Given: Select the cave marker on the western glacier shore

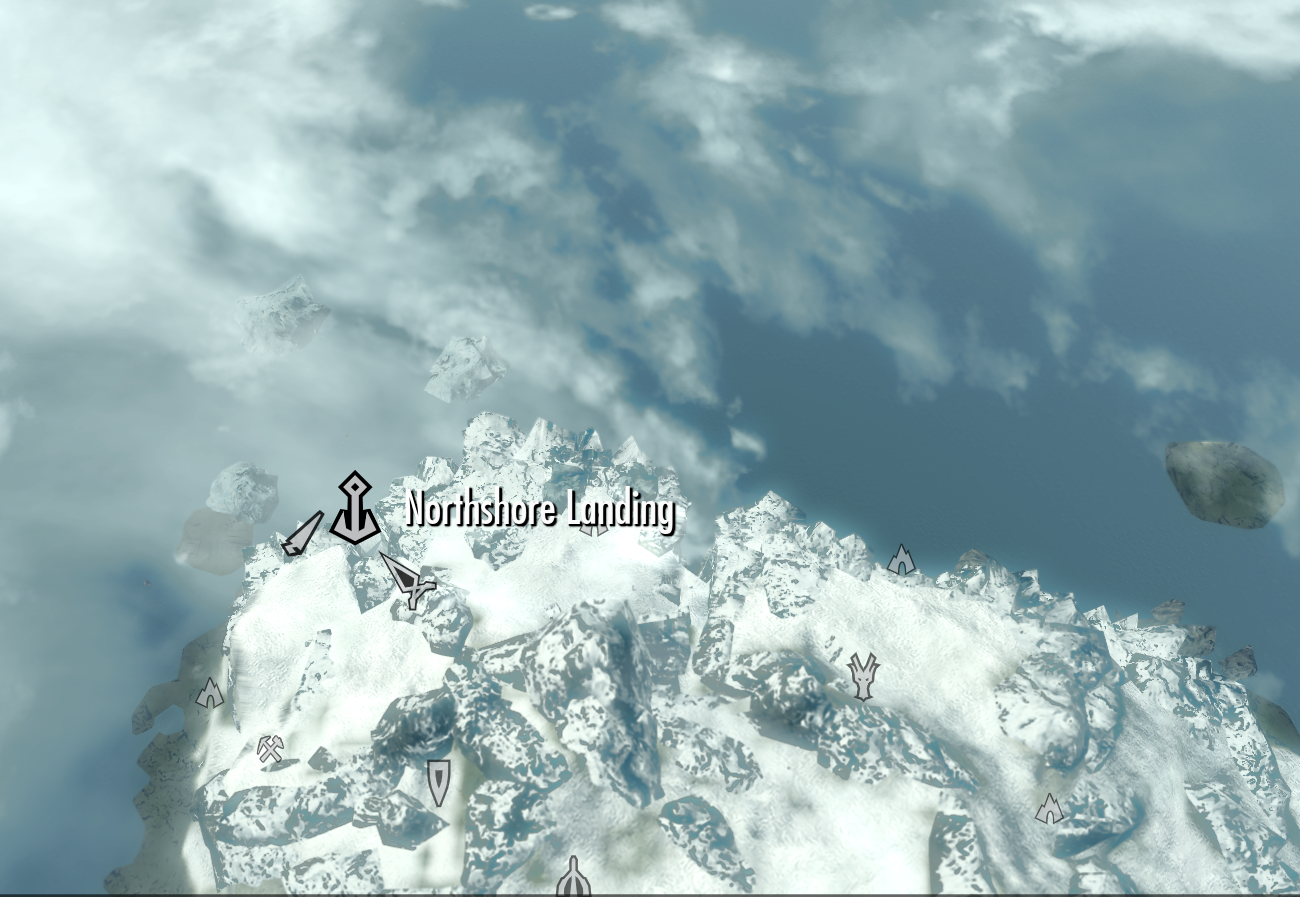Looking at the screenshot, I should [x=210, y=690].
